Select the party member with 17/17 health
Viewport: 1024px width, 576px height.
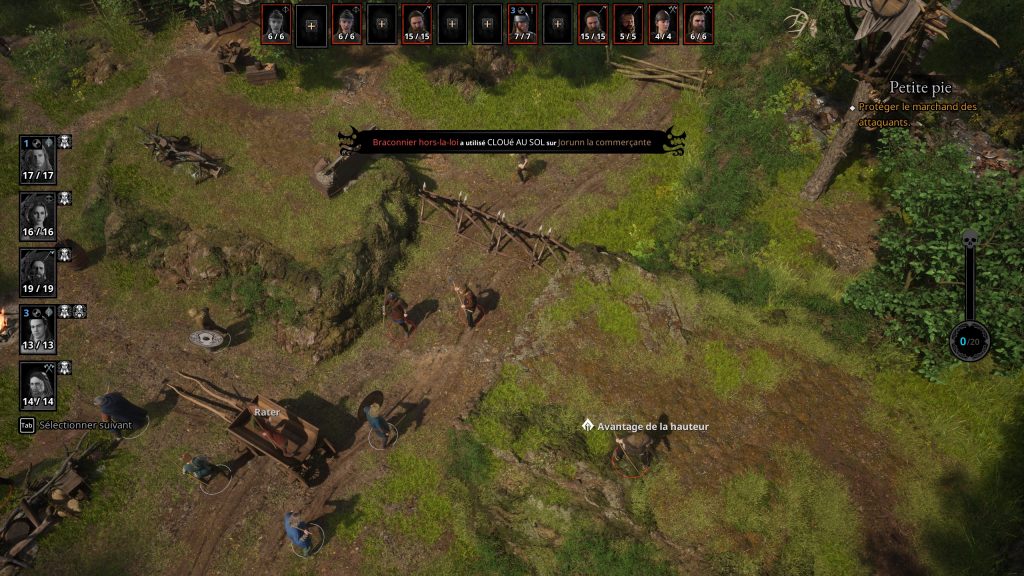[x=38, y=158]
